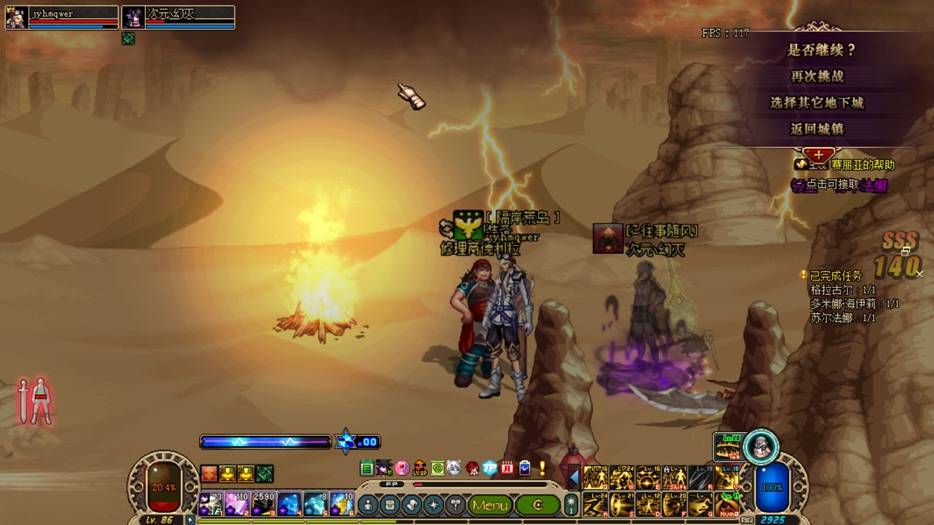Click the green swirl buff icon under party frames
934x525 pixels.
pyautogui.click(x=128, y=39)
